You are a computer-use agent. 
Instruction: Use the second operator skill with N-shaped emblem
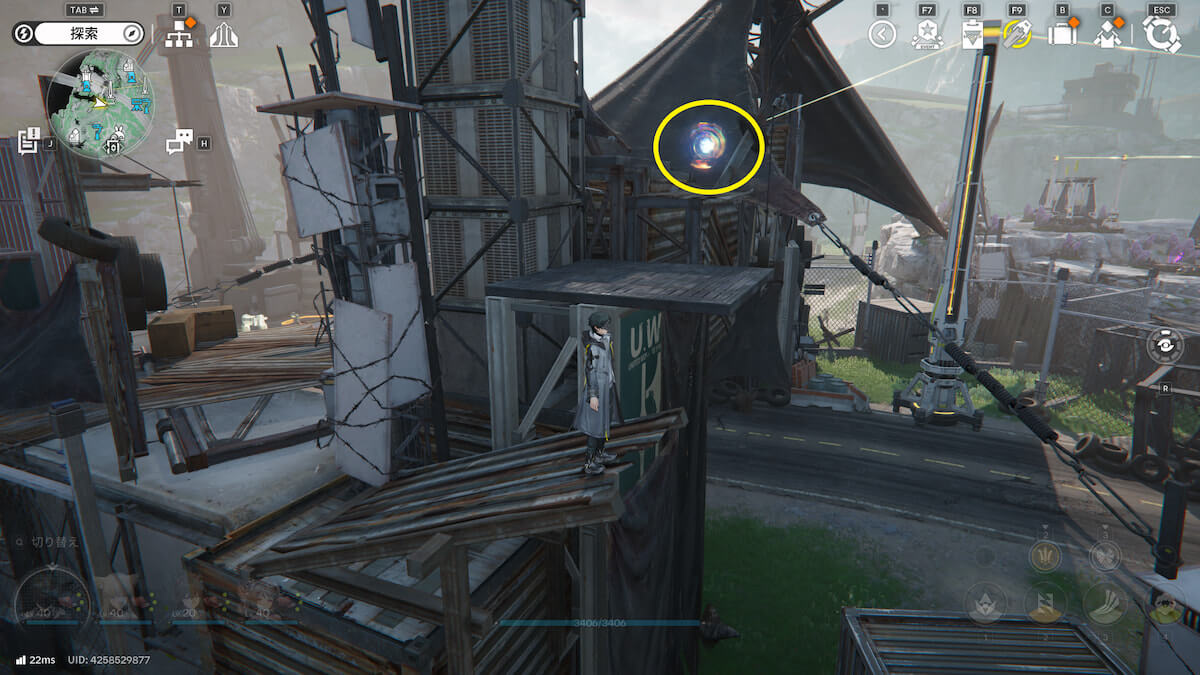1045,603
